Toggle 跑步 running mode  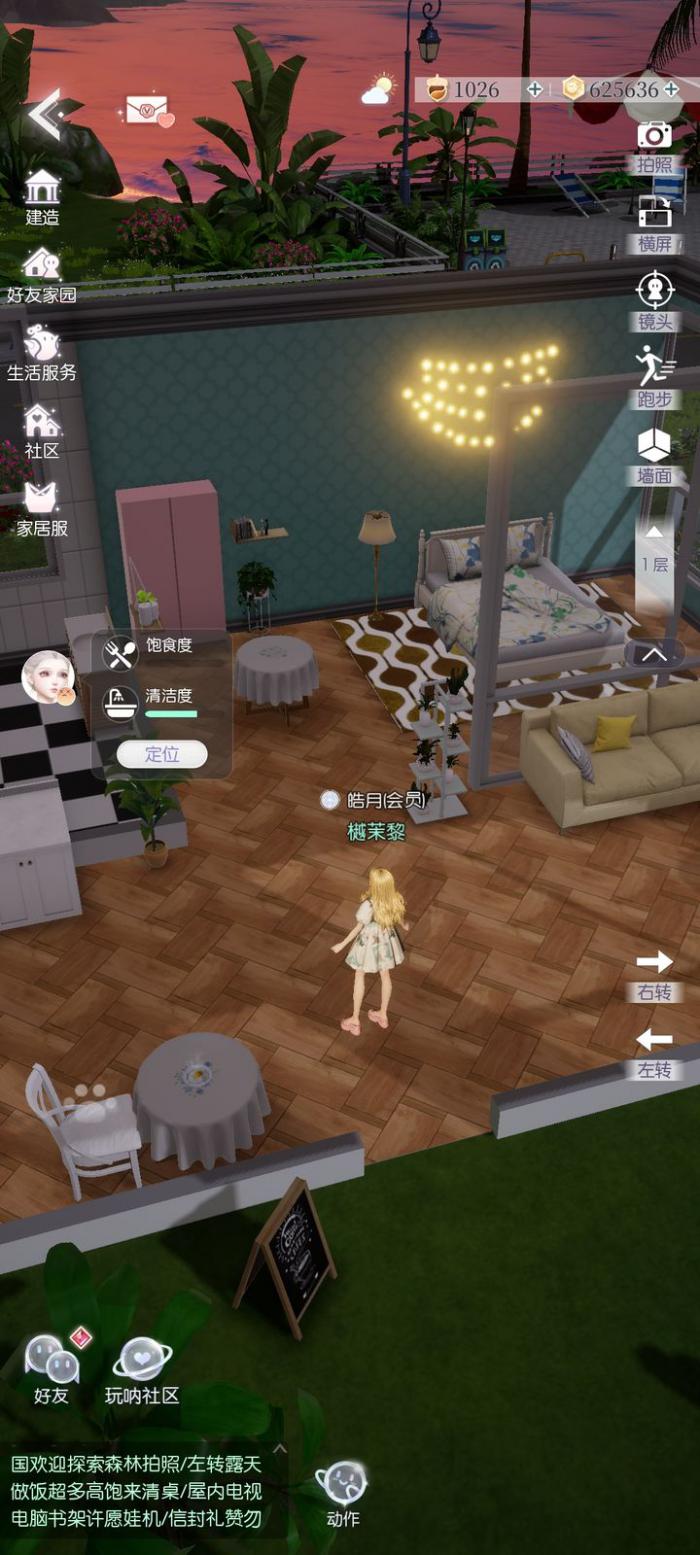pos(655,378)
